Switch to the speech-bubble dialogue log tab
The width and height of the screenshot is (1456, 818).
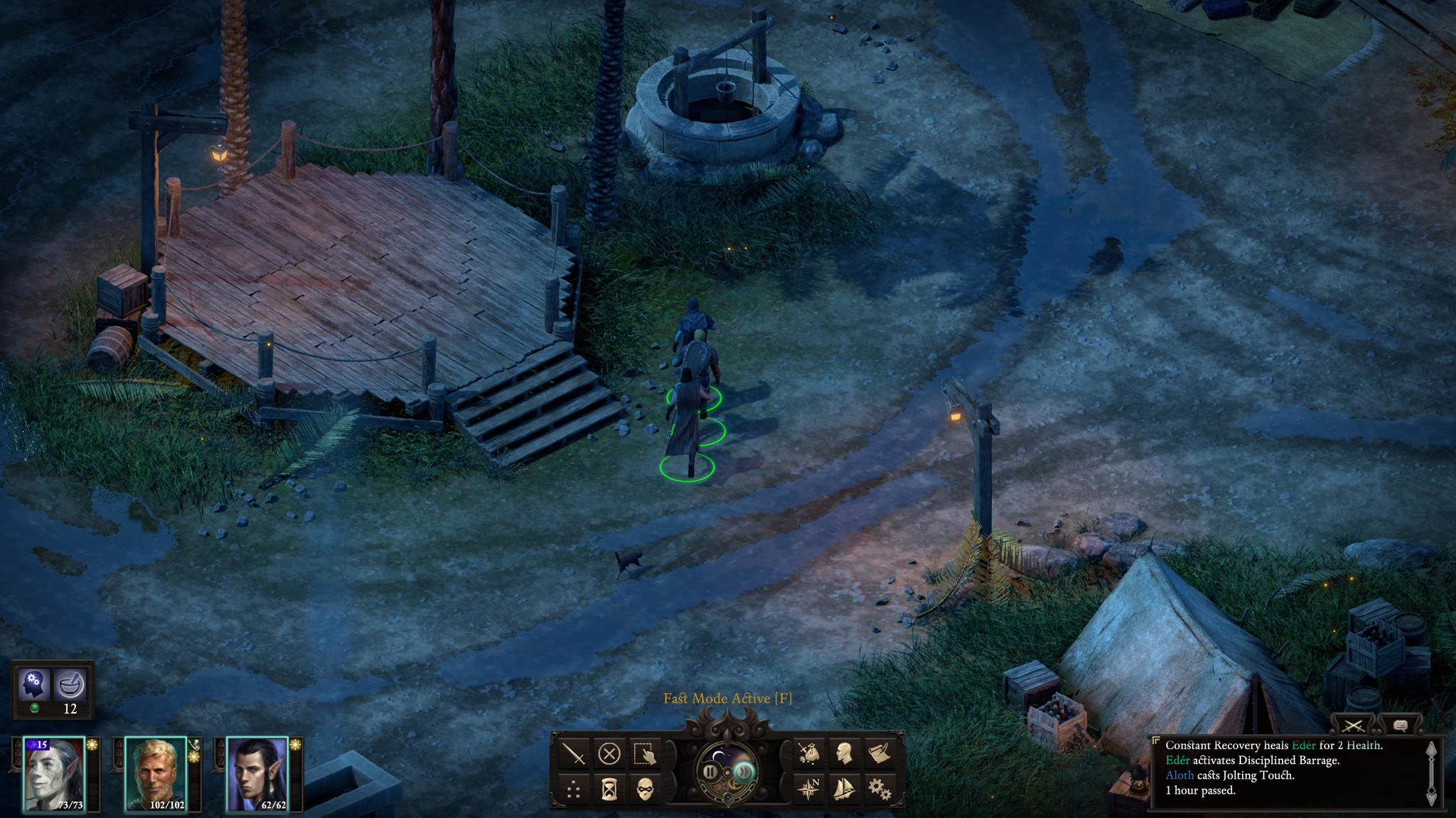(1400, 726)
